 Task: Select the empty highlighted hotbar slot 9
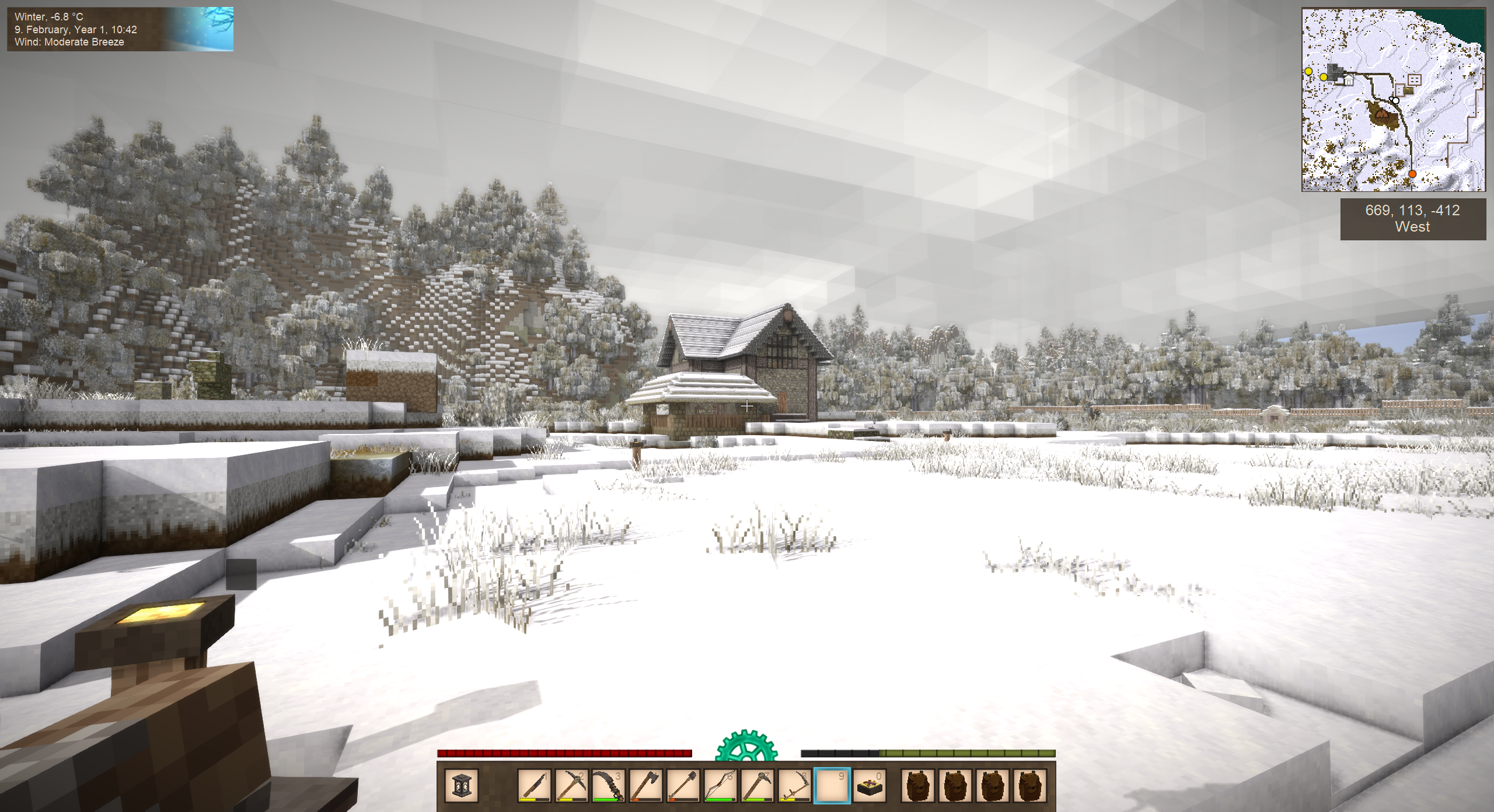(832, 785)
